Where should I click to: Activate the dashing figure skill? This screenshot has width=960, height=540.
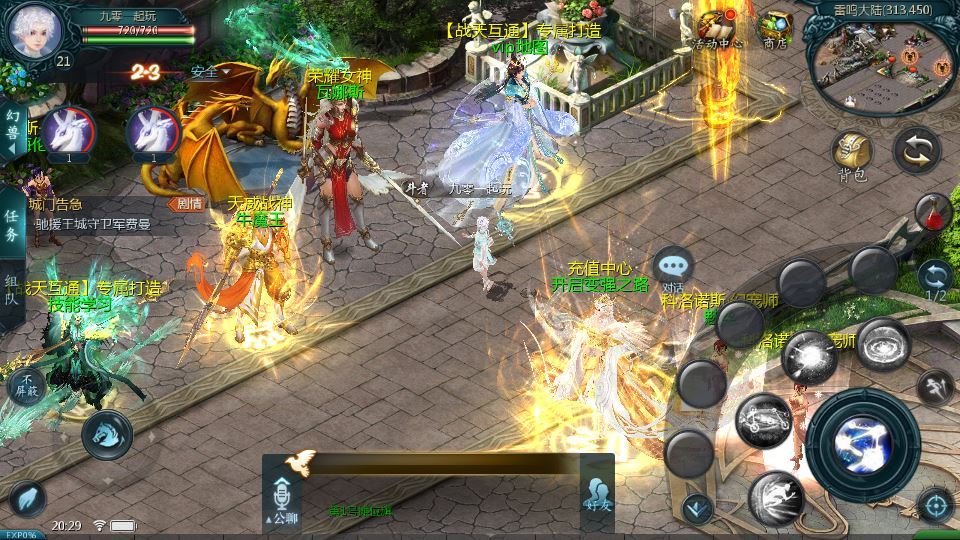(776, 497)
